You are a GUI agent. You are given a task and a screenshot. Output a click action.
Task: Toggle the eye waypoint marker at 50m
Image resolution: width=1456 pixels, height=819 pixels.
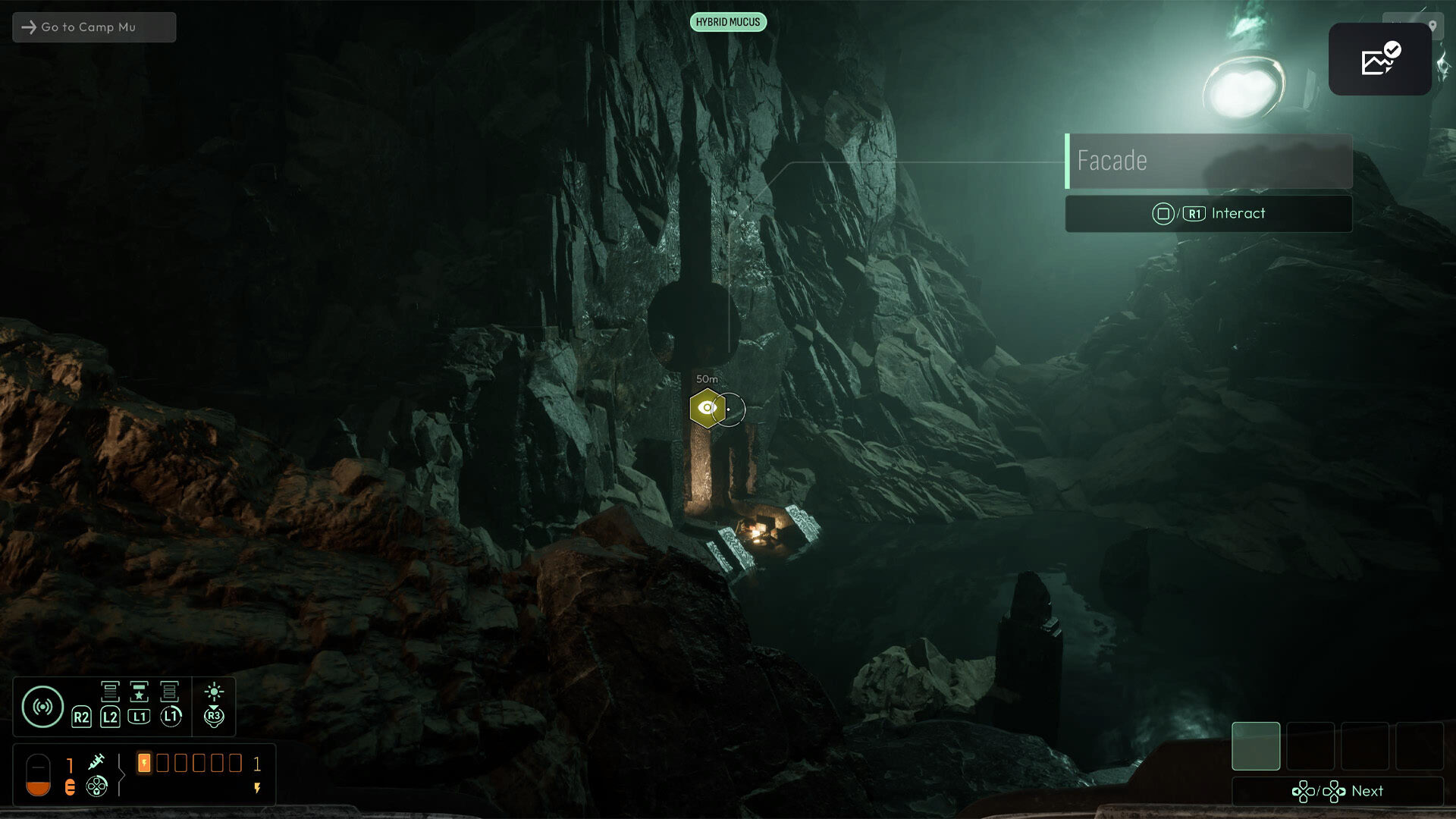tap(707, 409)
